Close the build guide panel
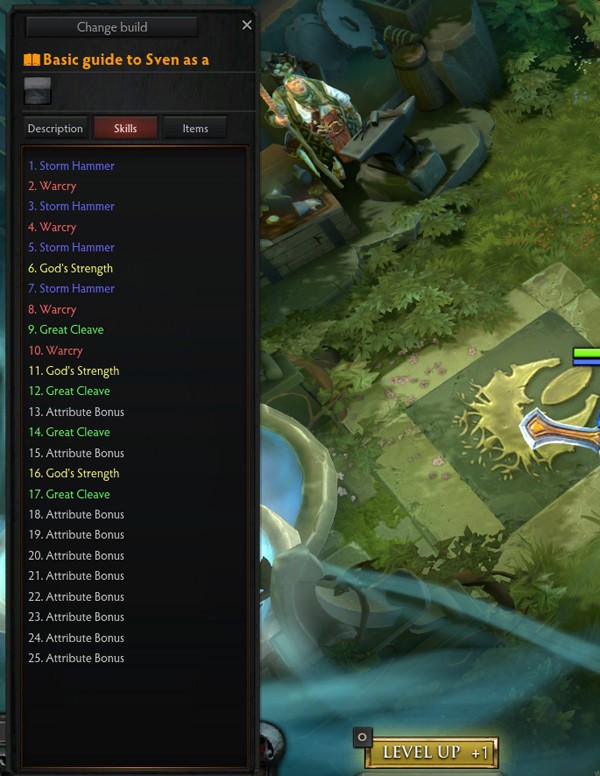 pos(247,25)
